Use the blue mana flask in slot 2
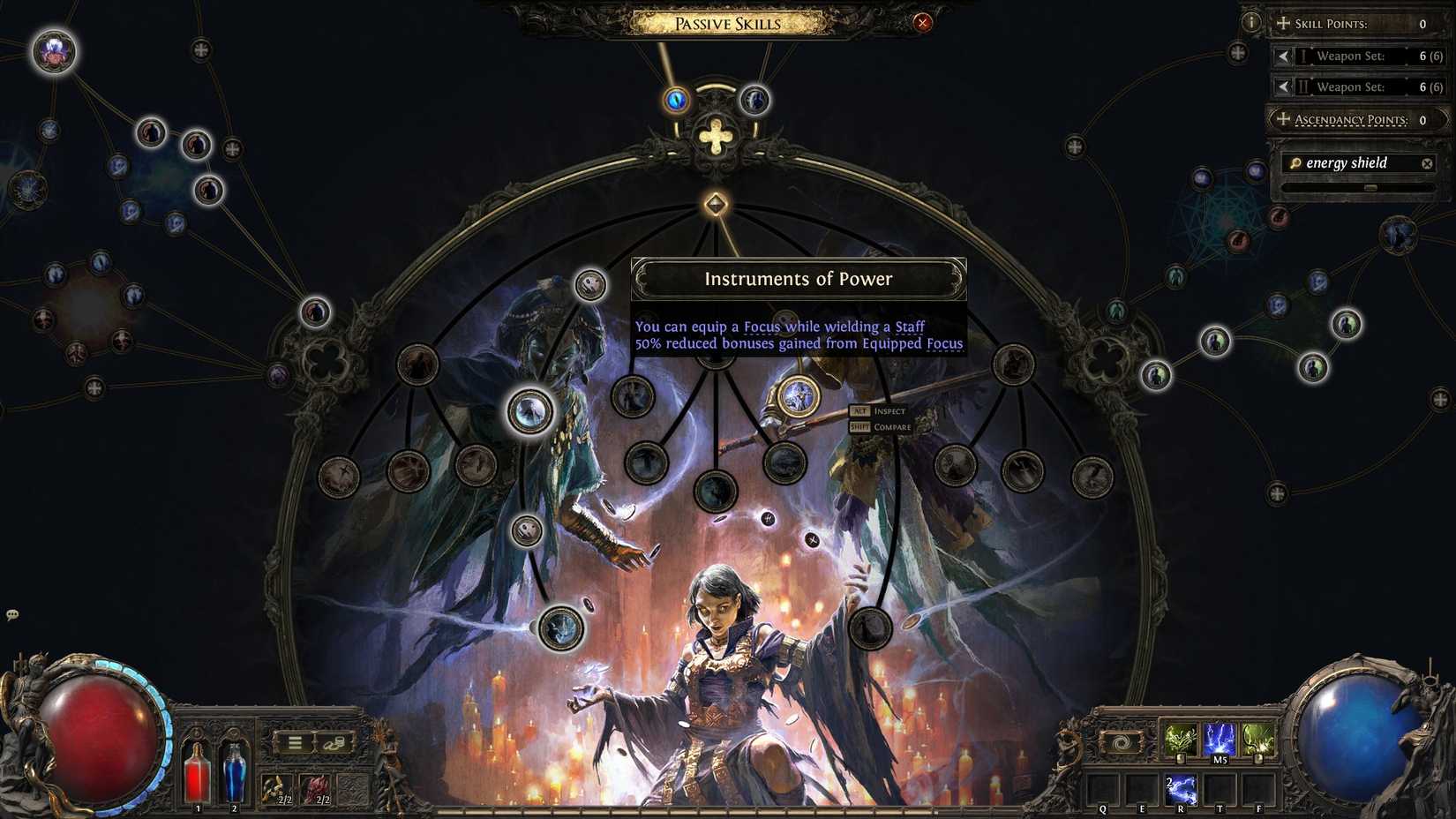 click(235, 772)
